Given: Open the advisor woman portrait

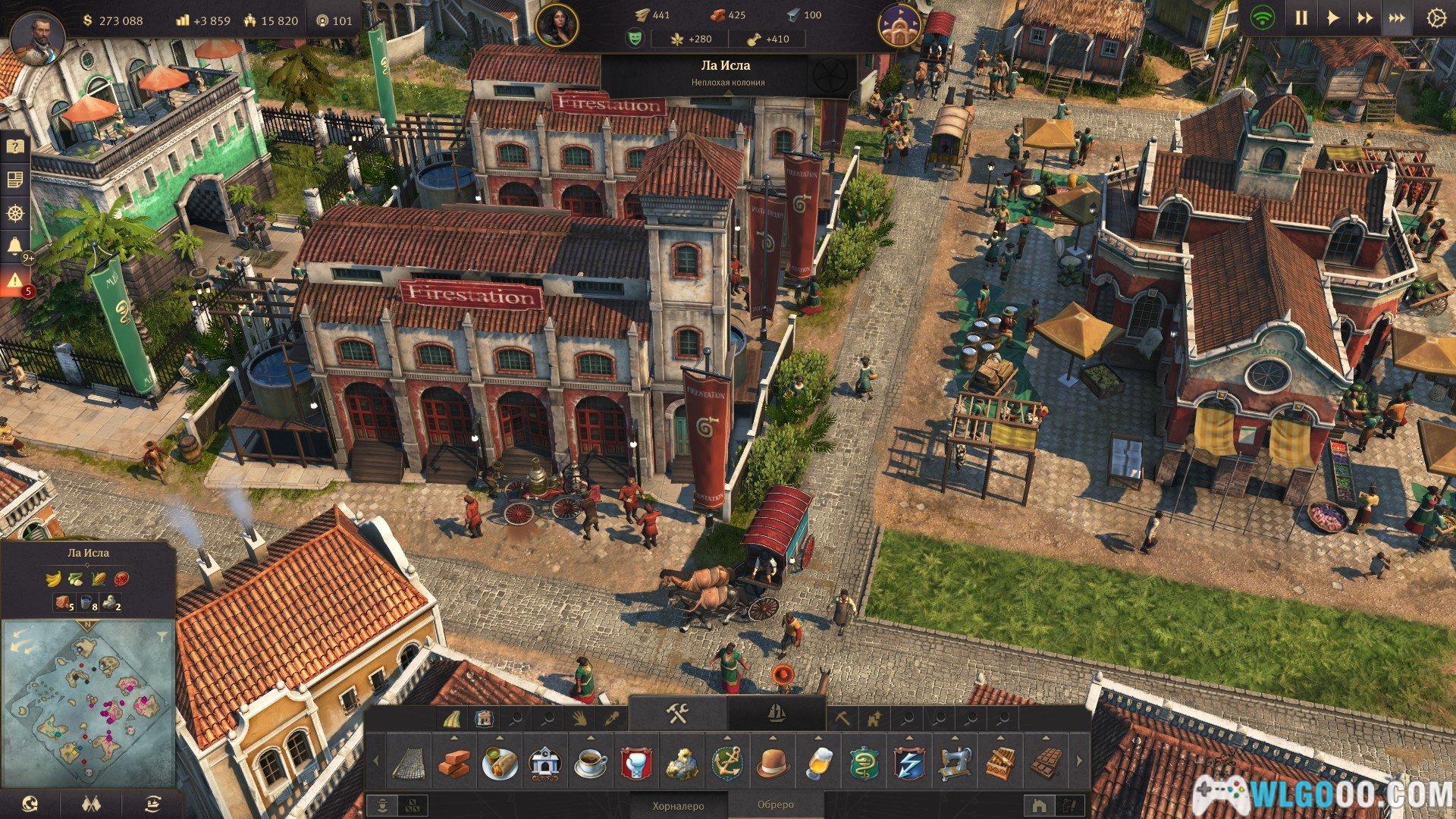Looking at the screenshot, I should tap(557, 24).
